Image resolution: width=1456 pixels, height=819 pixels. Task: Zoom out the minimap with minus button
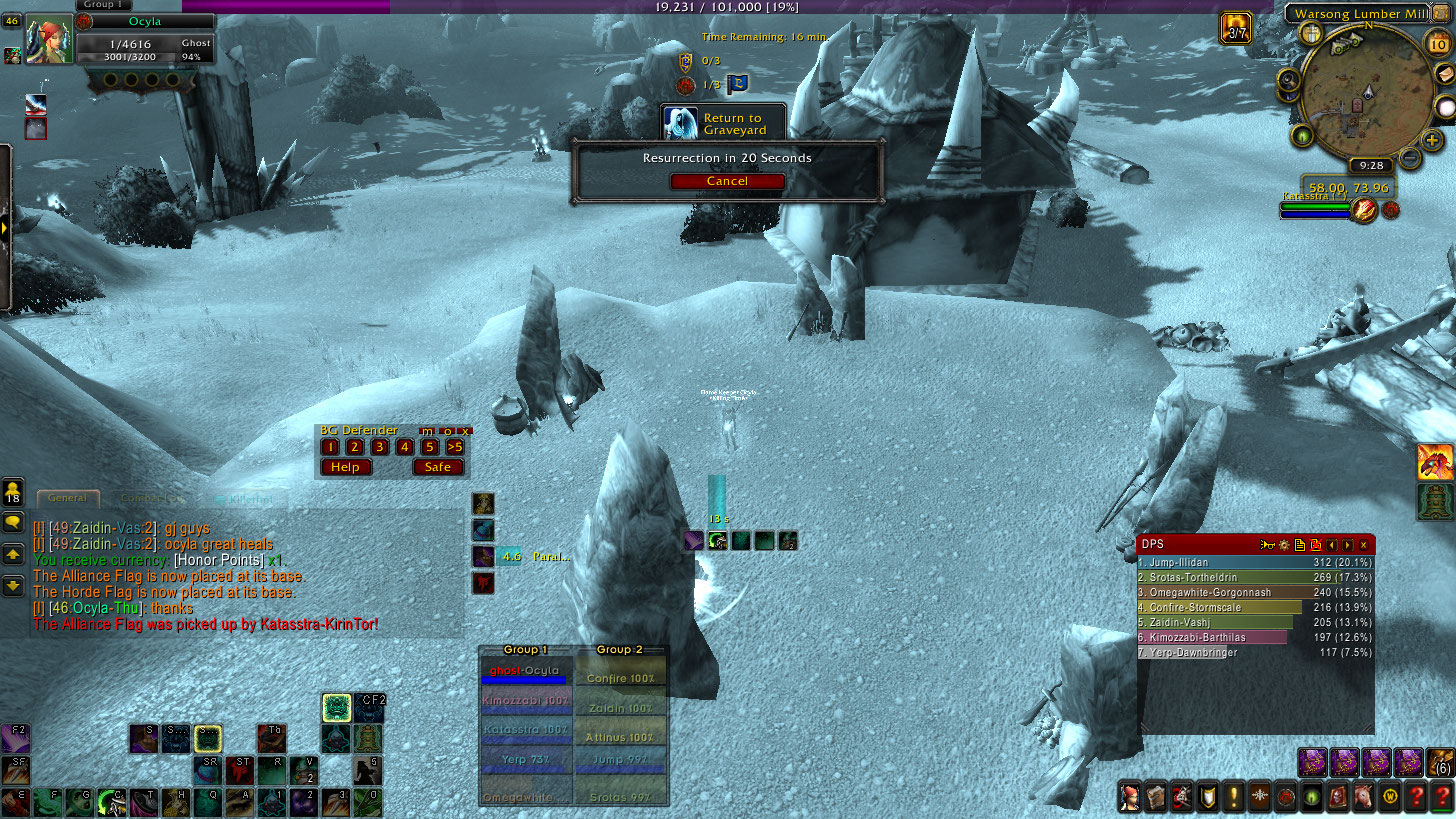click(1409, 157)
